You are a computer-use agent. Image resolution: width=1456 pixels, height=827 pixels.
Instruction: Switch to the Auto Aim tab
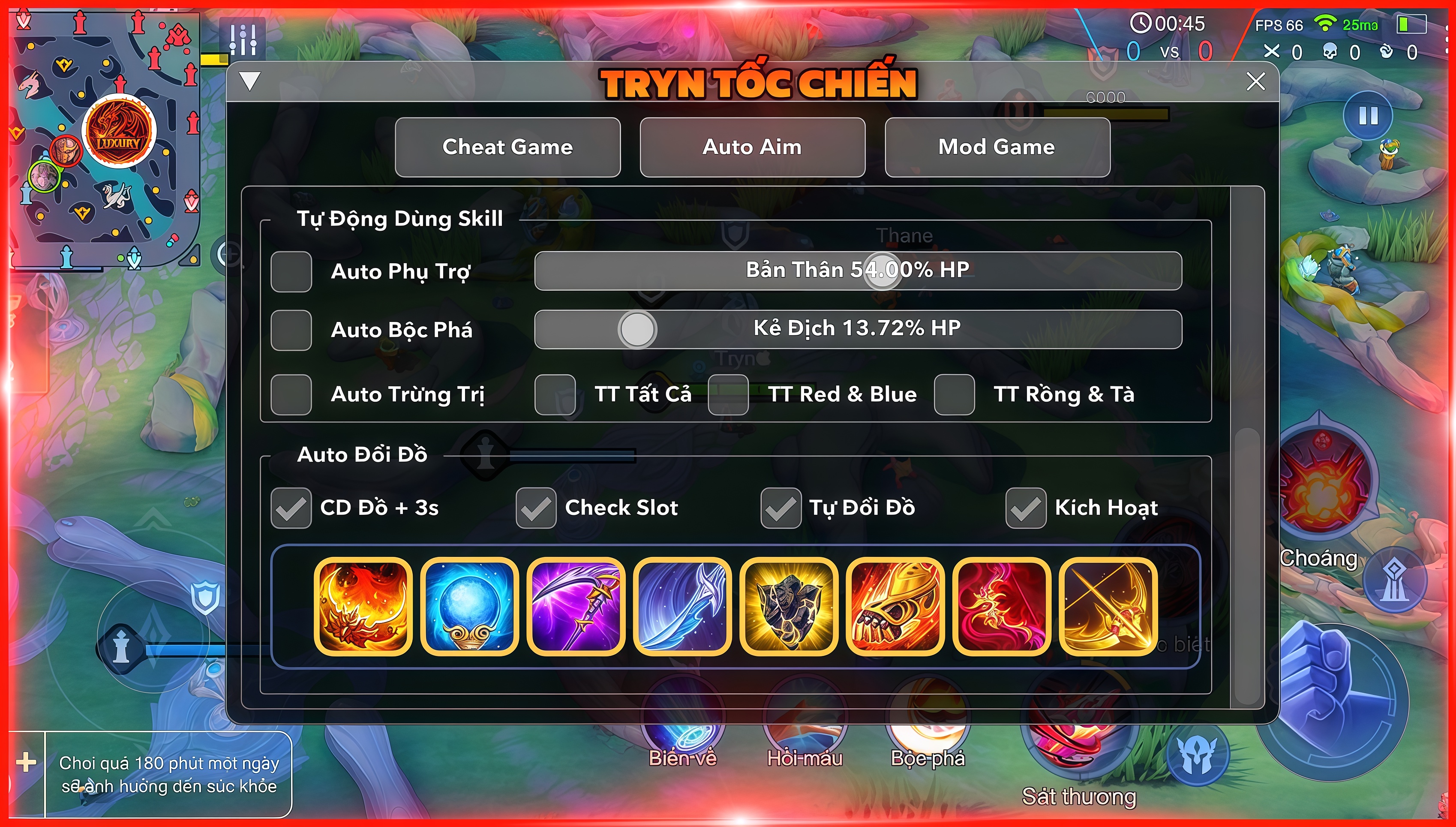pyautogui.click(x=752, y=147)
